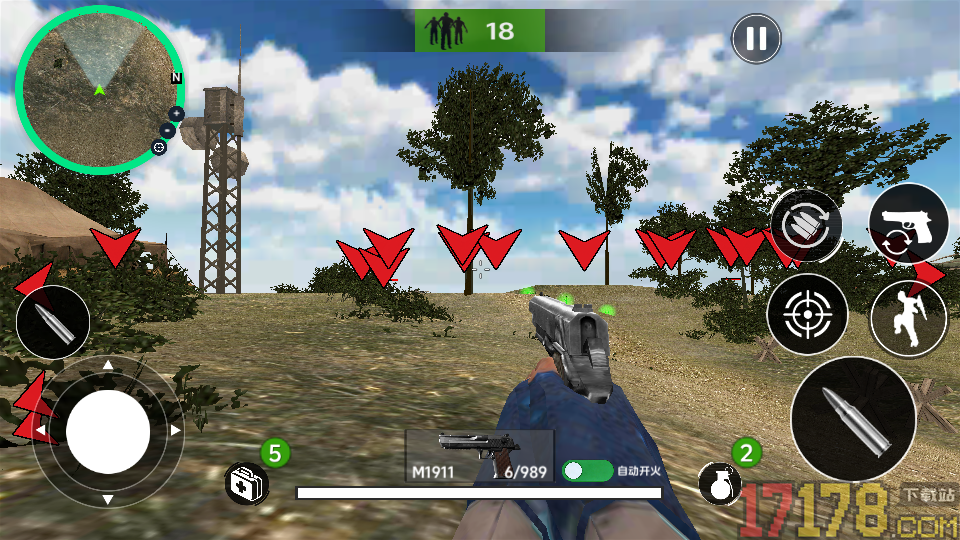Open the circular minimap
The image size is (960, 540).
pyautogui.click(x=98, y=95)
